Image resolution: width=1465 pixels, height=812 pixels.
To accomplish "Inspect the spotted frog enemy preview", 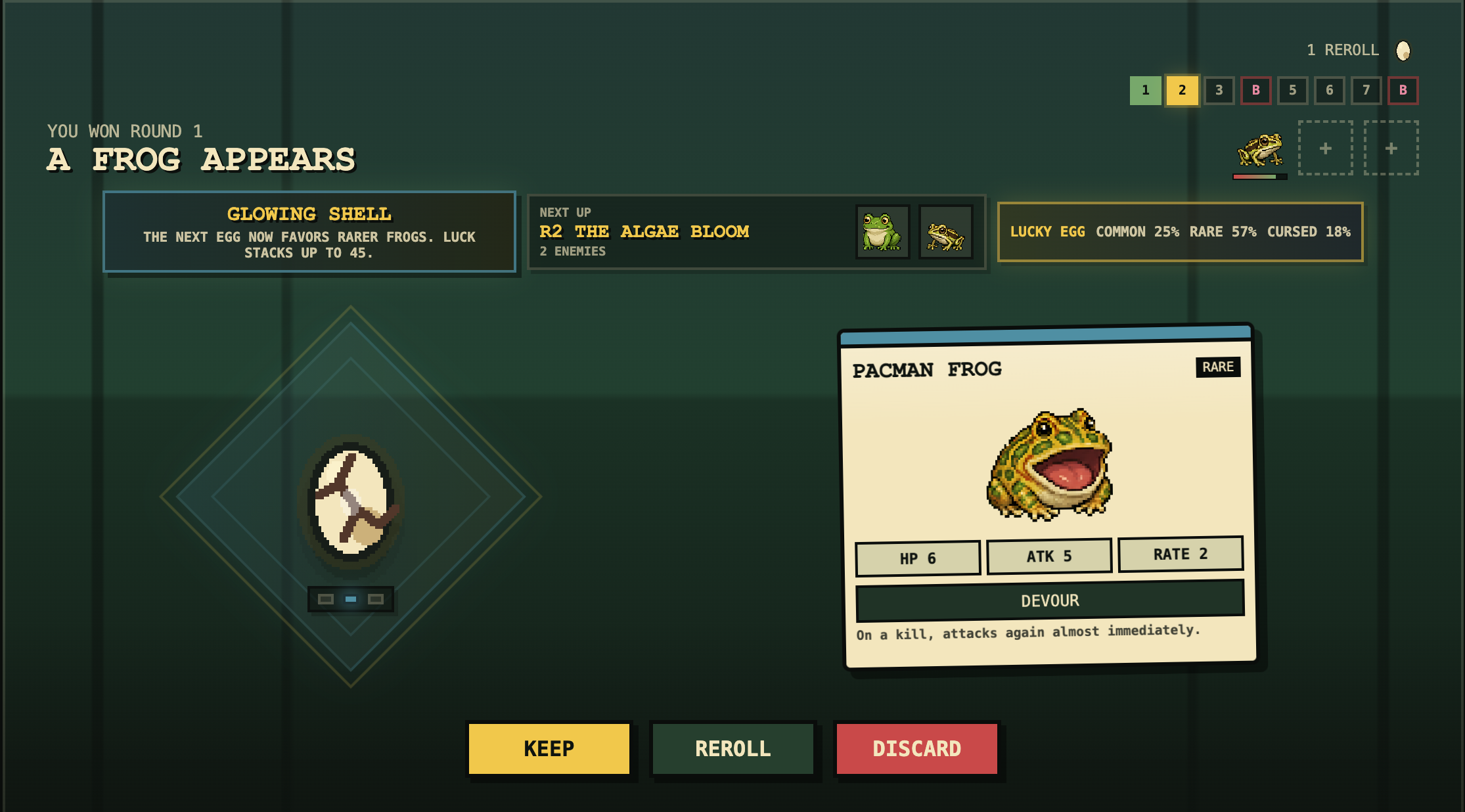I will tap(945, 232).
